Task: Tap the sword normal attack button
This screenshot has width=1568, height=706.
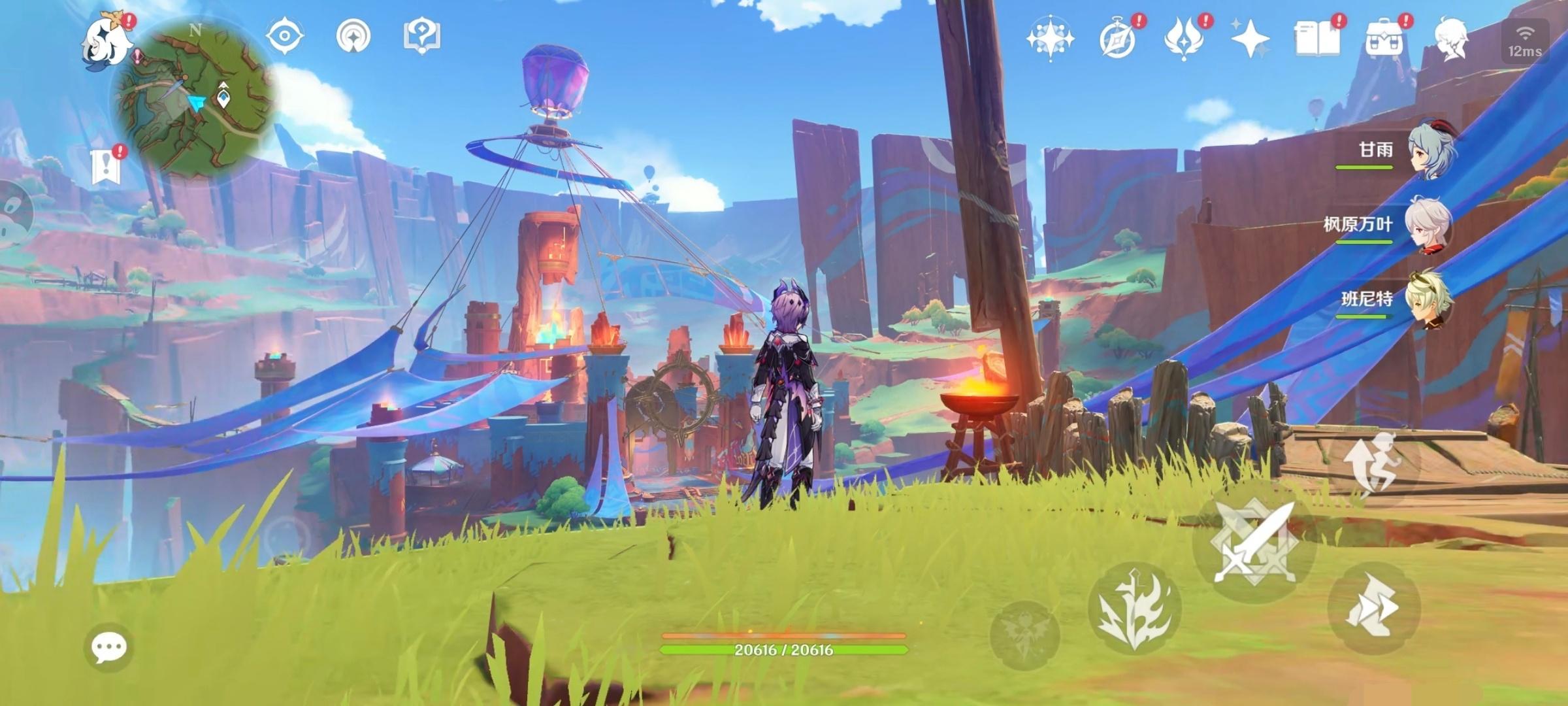Action: click(x=1254, y=543)
